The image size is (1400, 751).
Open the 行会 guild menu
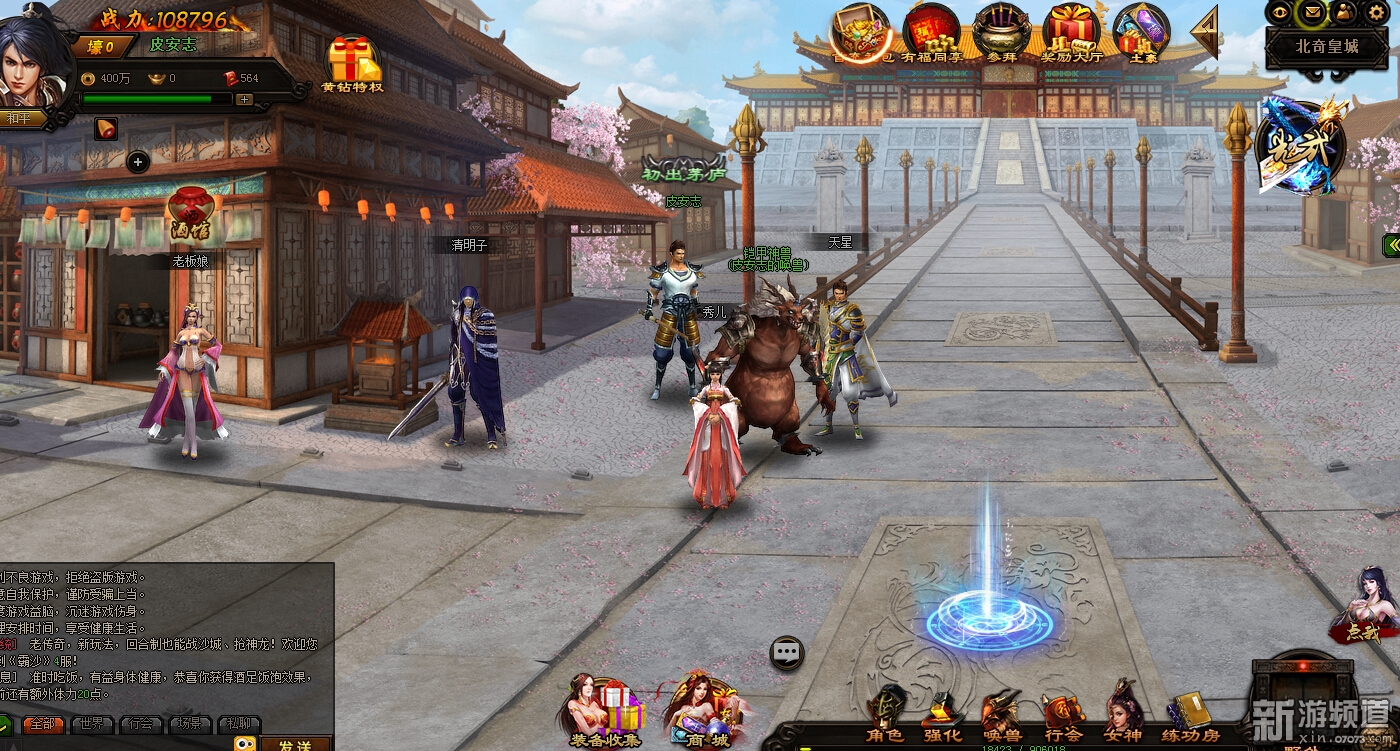[x=1062, y=716]
